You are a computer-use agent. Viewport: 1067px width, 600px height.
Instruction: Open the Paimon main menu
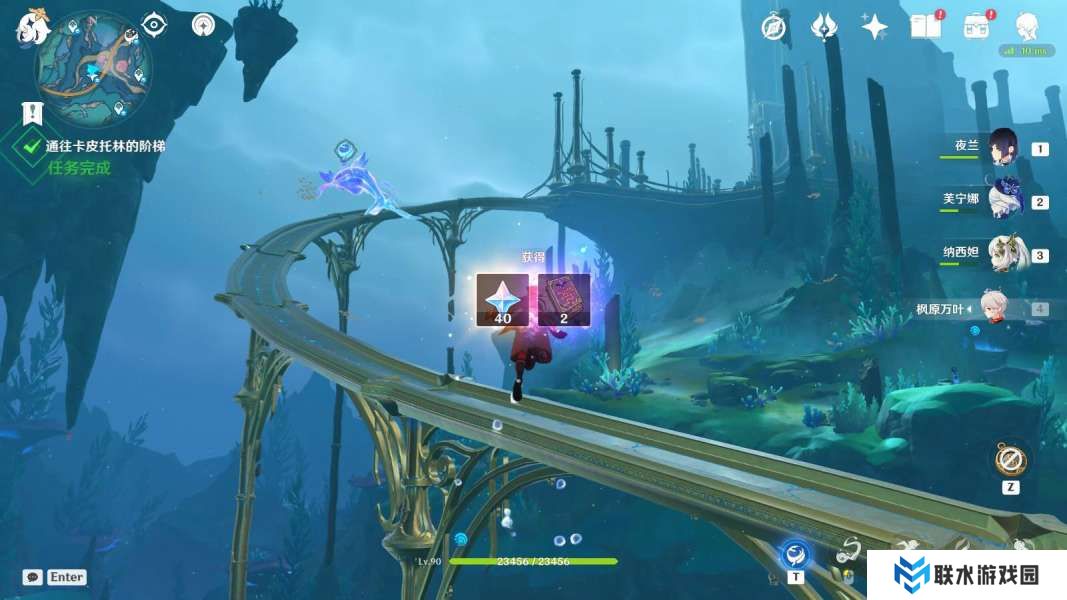coord(32,27)
